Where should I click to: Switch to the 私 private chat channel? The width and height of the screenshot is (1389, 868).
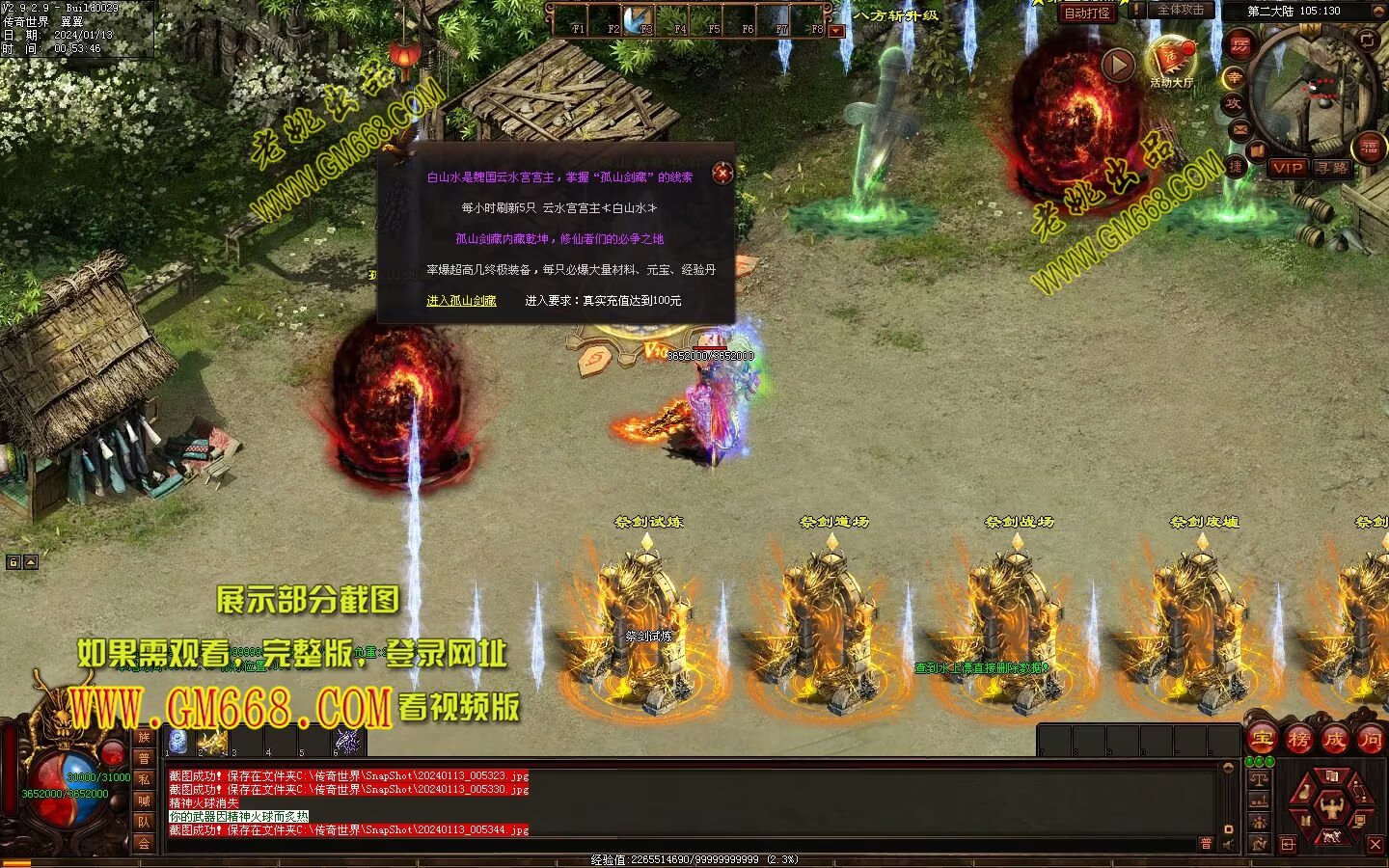(144, 779)
